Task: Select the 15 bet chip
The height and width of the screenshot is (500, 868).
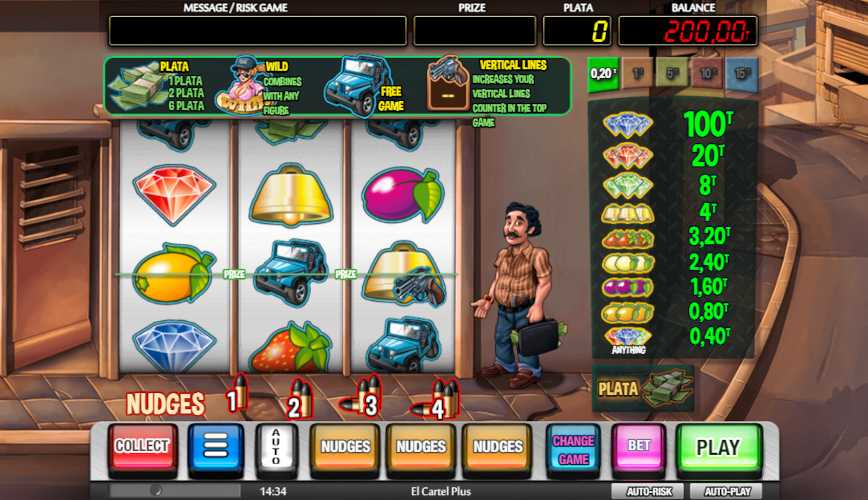Action: coord(741,73)
